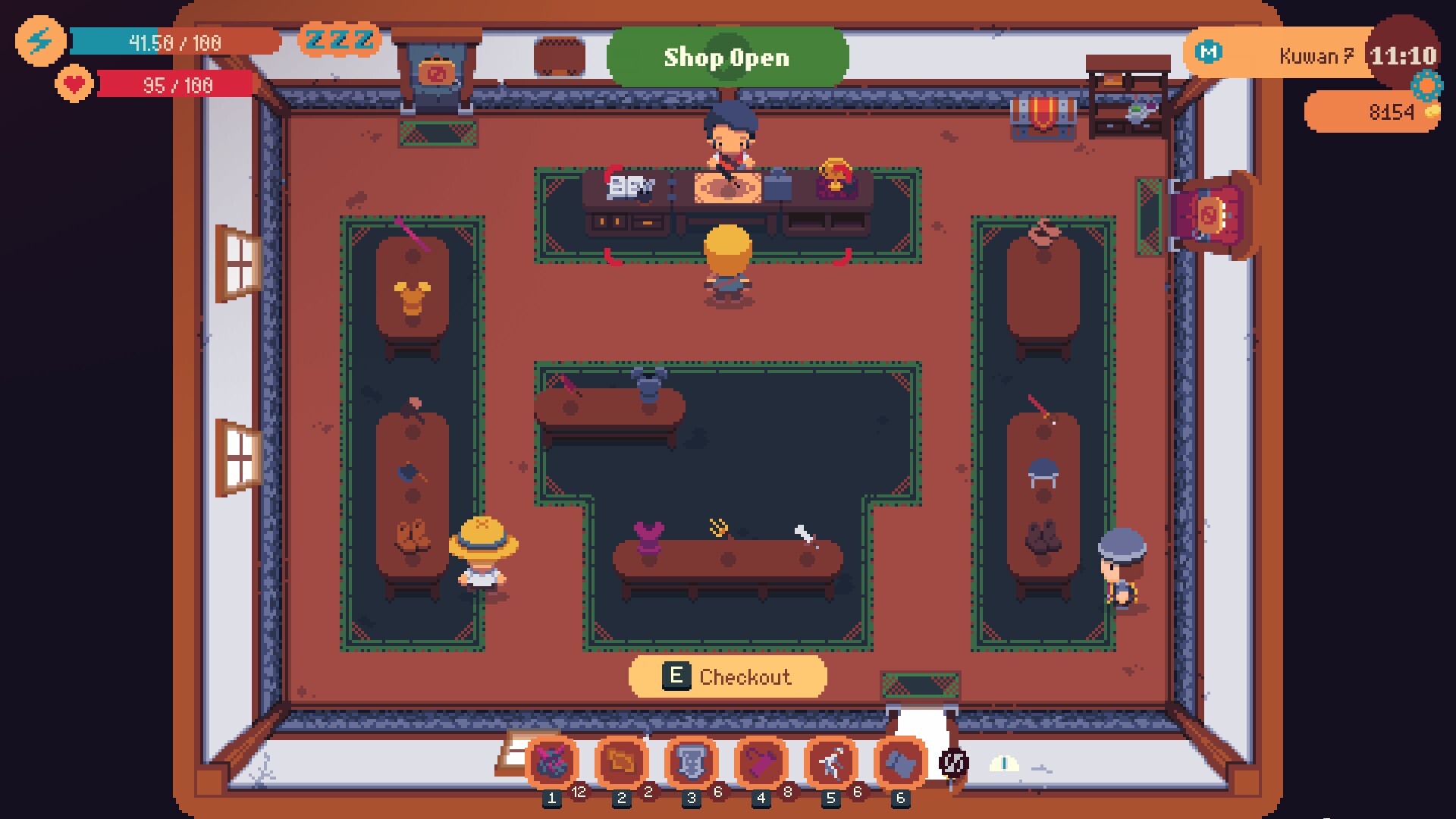Toggle the Shop Open banner
The width and height of the screenshot is (1456, 819).
[727, 57]
